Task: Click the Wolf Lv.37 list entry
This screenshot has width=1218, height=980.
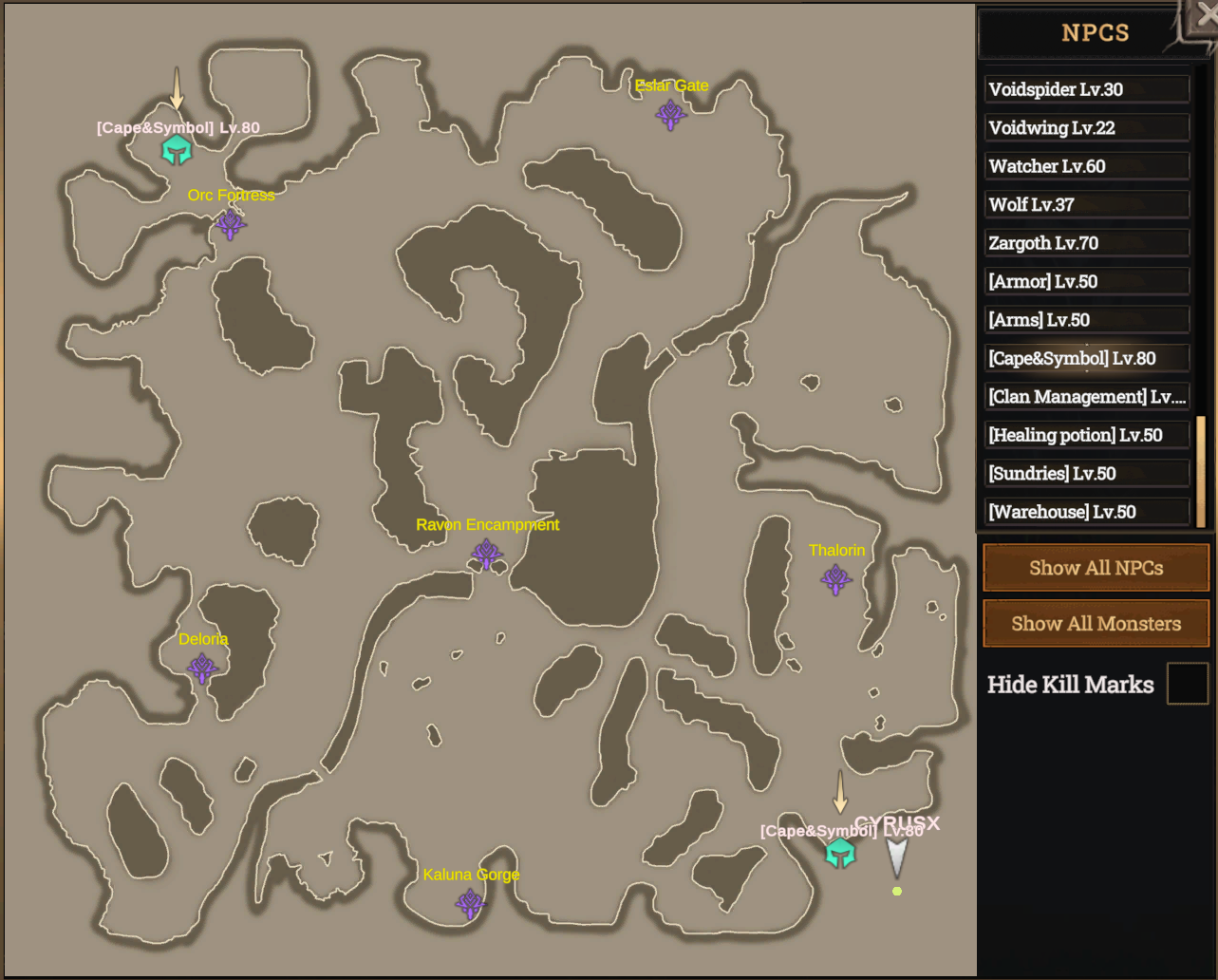Action: [1086, 204]
